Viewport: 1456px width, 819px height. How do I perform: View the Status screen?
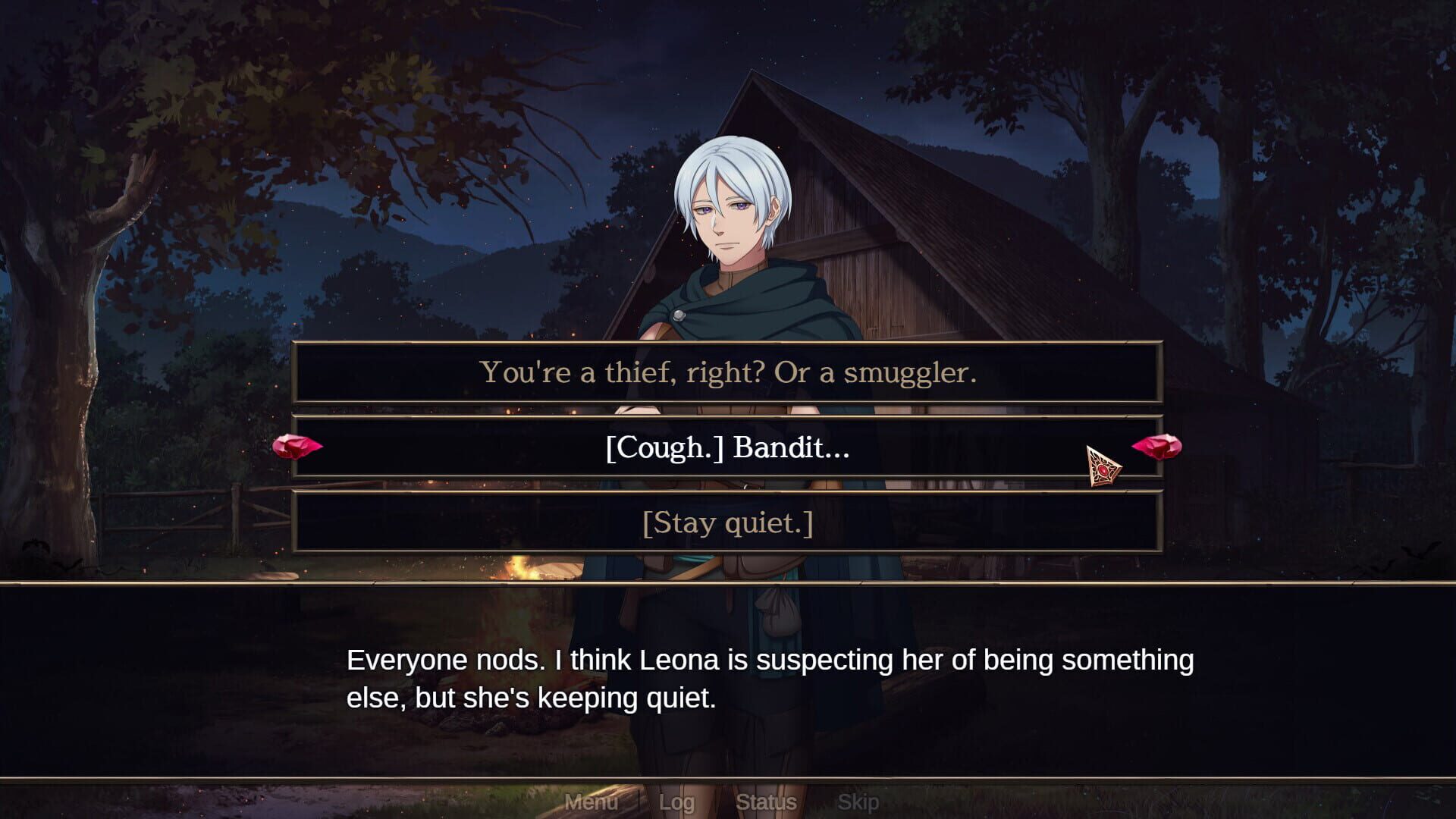[766, 802]
